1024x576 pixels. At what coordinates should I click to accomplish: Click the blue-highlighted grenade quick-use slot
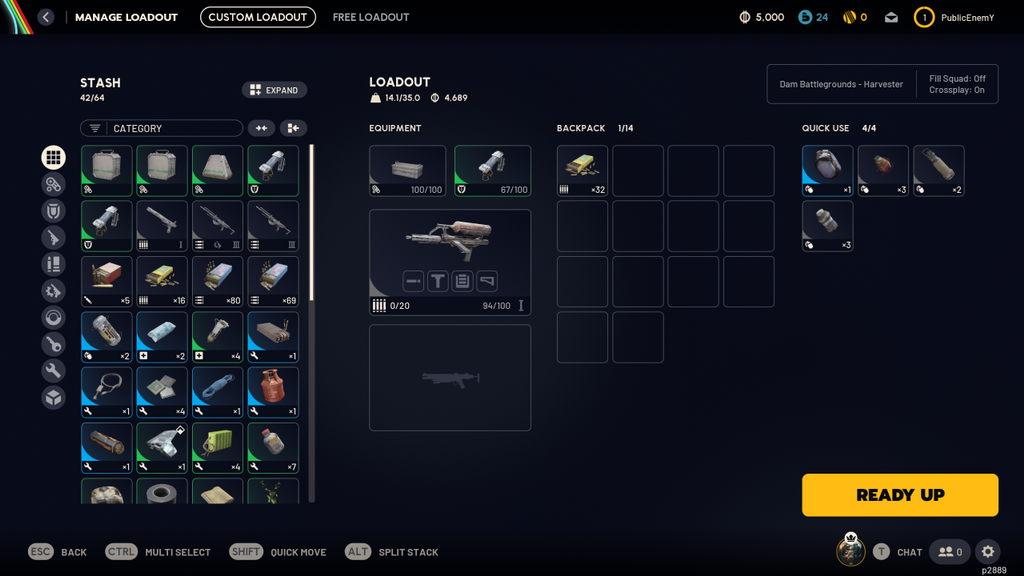827,170
